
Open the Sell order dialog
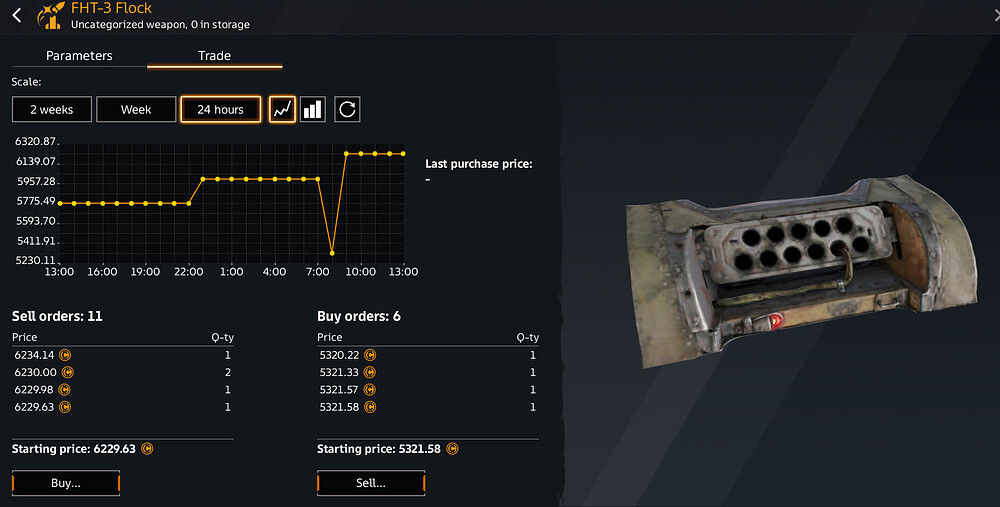371,483
